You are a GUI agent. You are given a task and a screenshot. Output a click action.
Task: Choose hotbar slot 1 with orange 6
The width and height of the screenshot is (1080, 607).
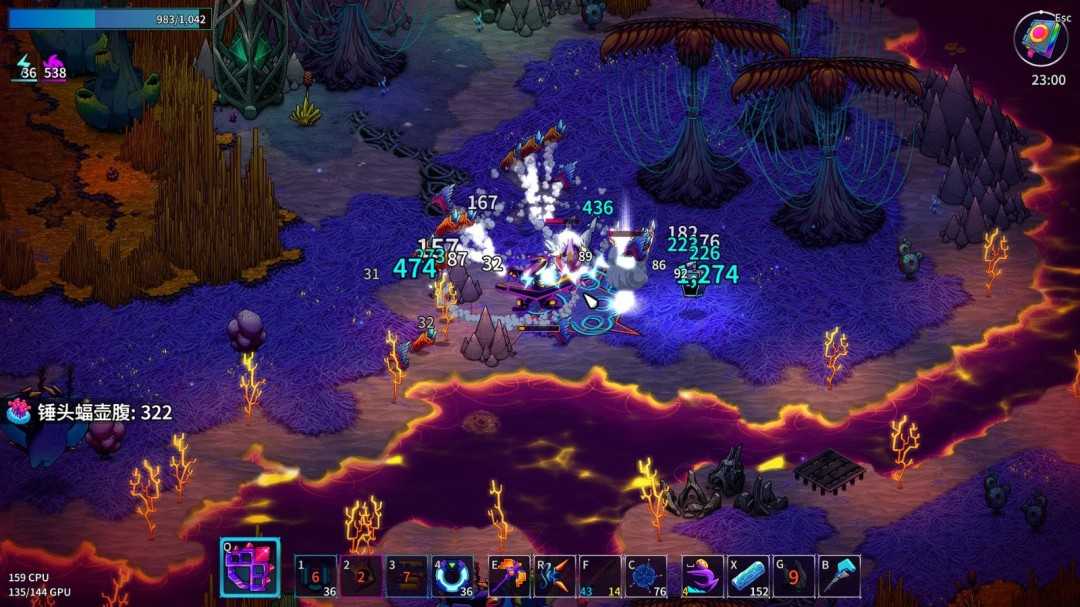click(316, 577)
